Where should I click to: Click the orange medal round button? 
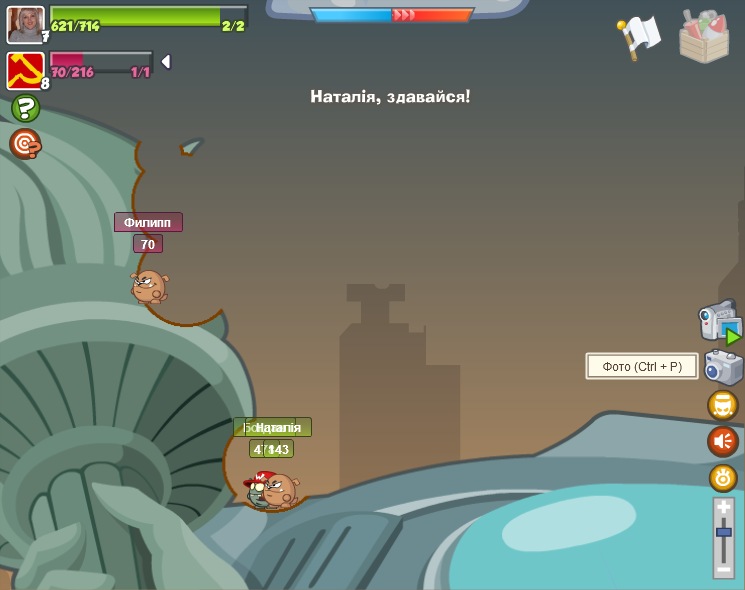[x=723, y=478]
